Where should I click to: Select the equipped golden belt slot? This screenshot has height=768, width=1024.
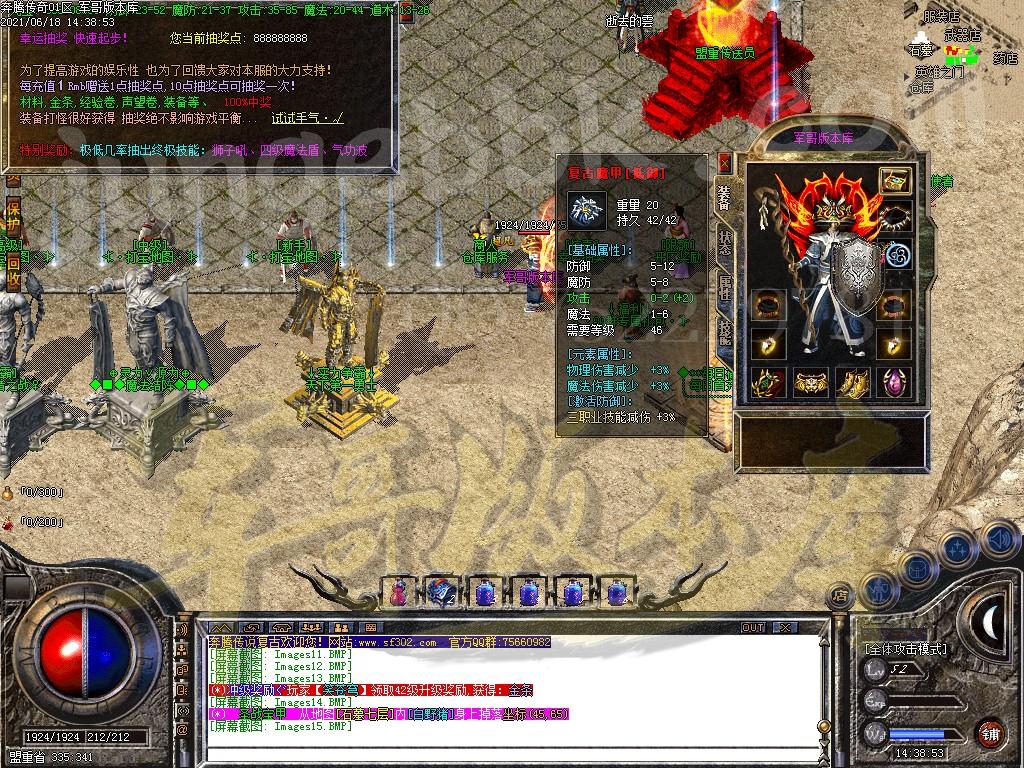[811, 382]
